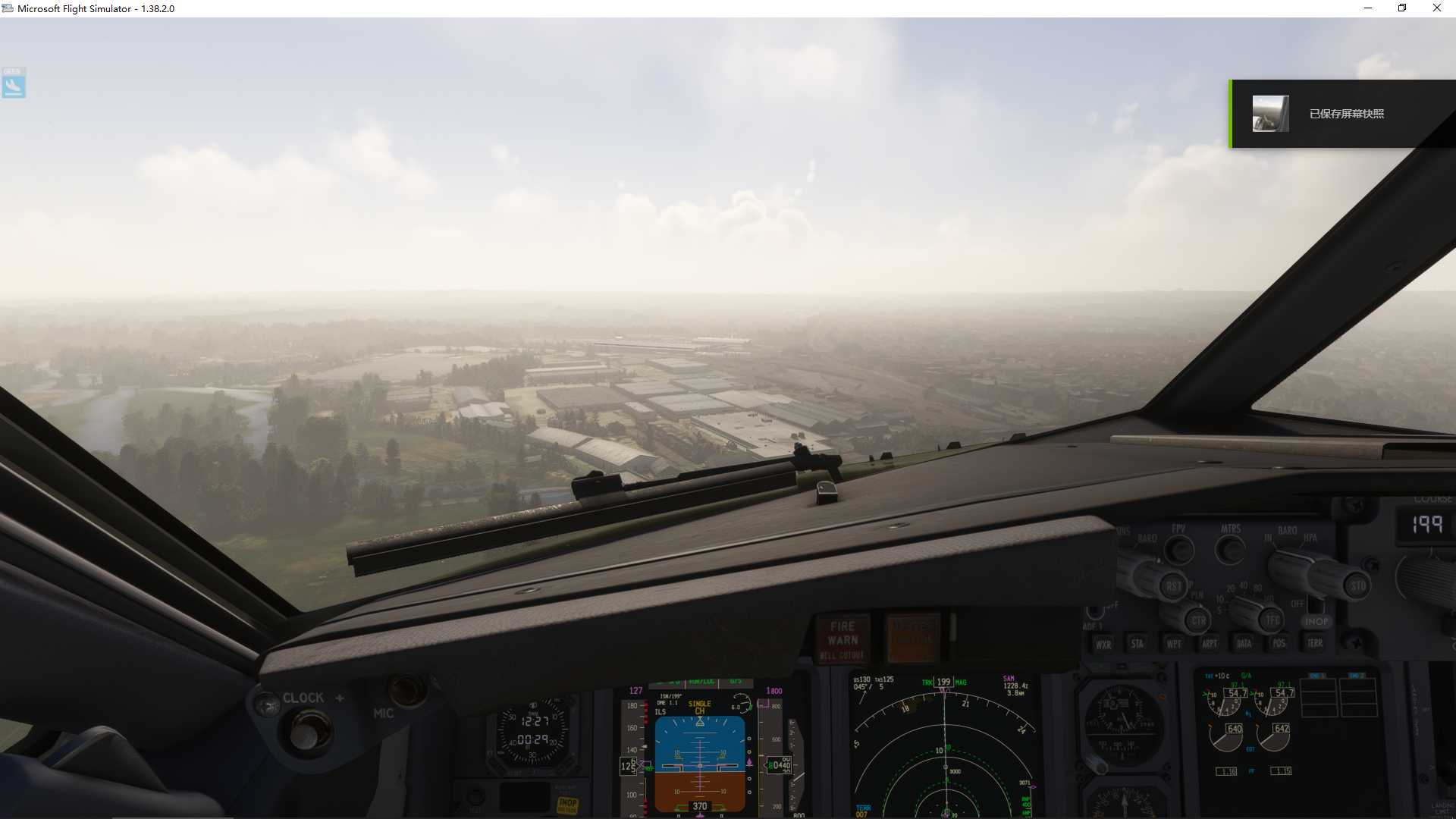Select the STA station button on EFIS panel
This screenshot has height=819, width=1456.
[x=1138, y=645]
